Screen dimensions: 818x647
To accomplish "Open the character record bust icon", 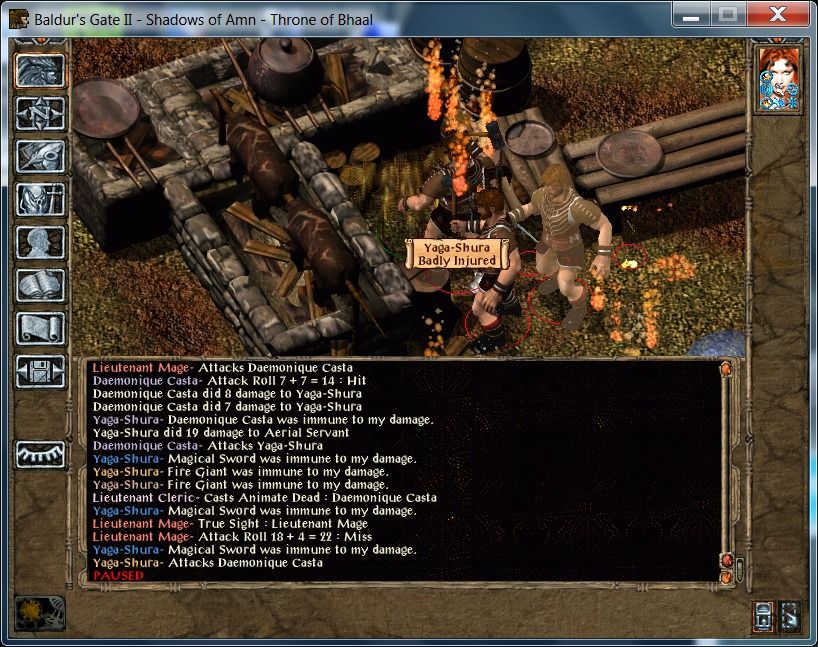I will pos(40,242).
